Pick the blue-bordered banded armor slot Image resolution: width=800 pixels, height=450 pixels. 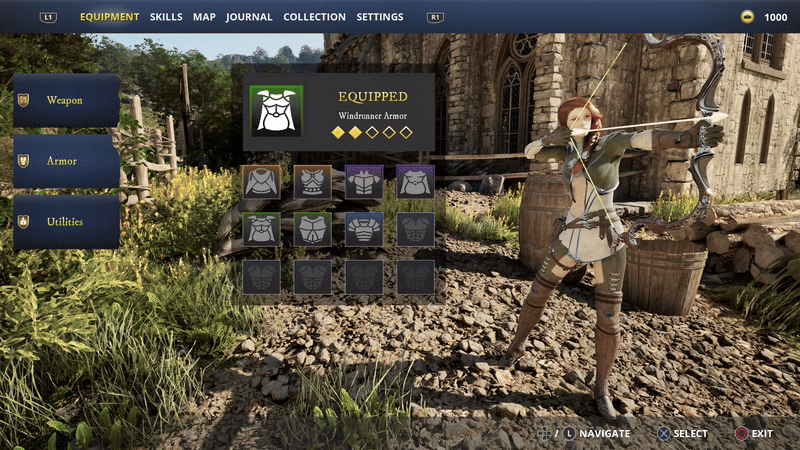[x=364, y=229]
